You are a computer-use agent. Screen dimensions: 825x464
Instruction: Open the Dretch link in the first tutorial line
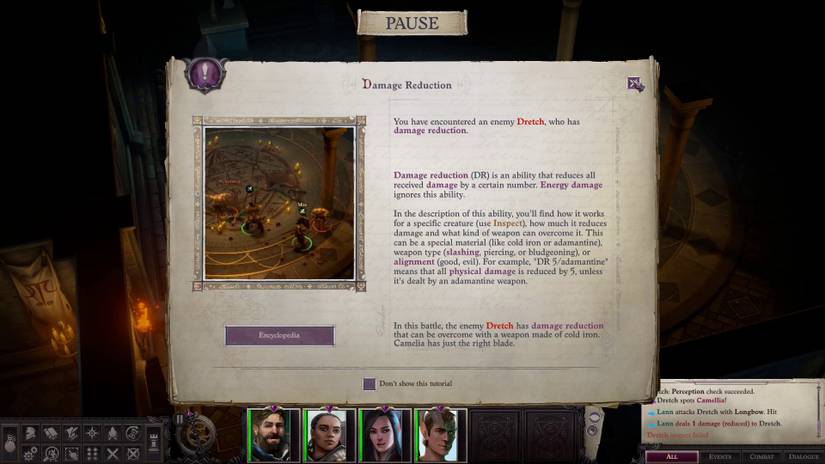(x=530, y=121)
